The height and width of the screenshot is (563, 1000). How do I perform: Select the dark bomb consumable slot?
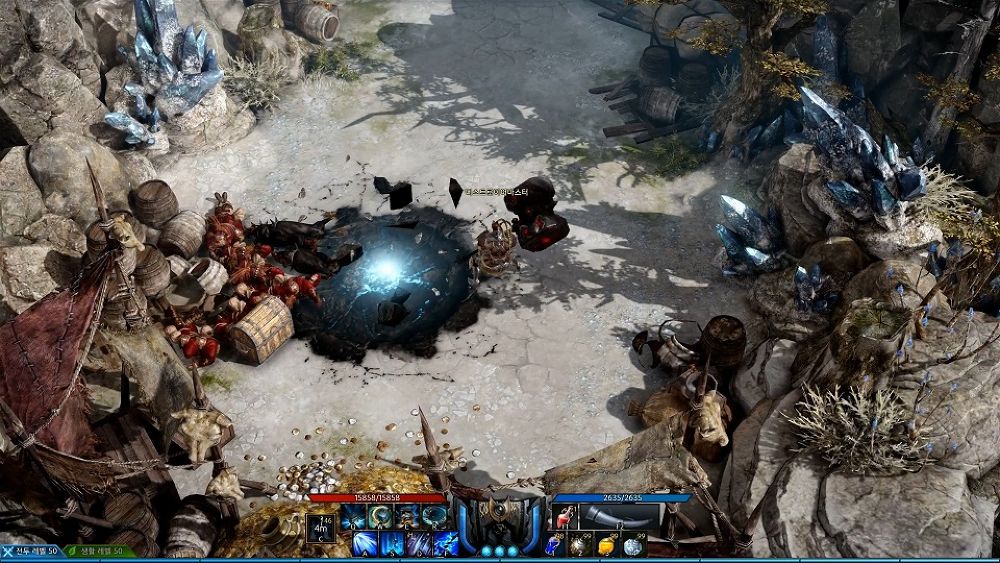[581, 545]
